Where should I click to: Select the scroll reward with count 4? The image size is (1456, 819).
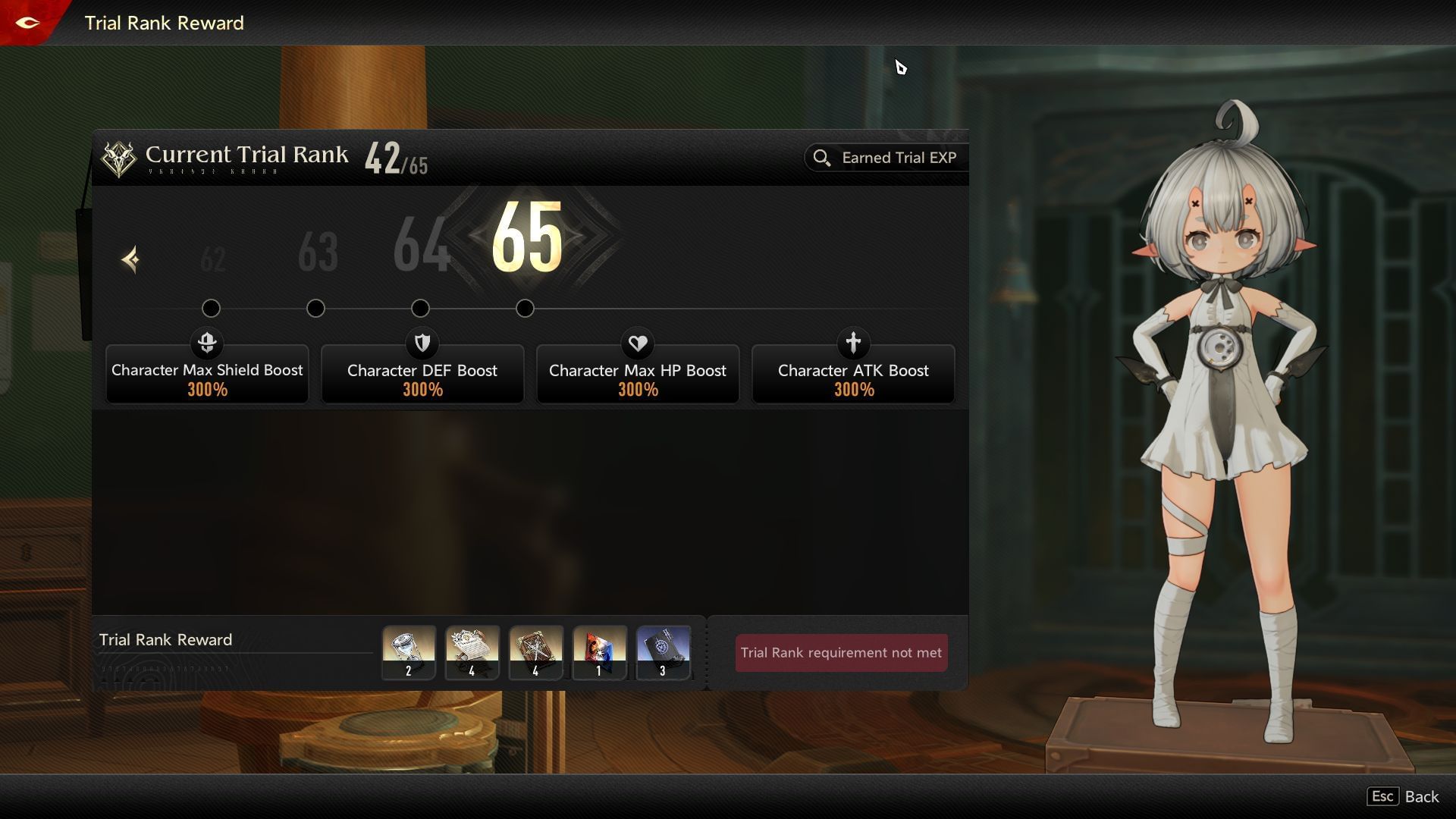point(472,652)
